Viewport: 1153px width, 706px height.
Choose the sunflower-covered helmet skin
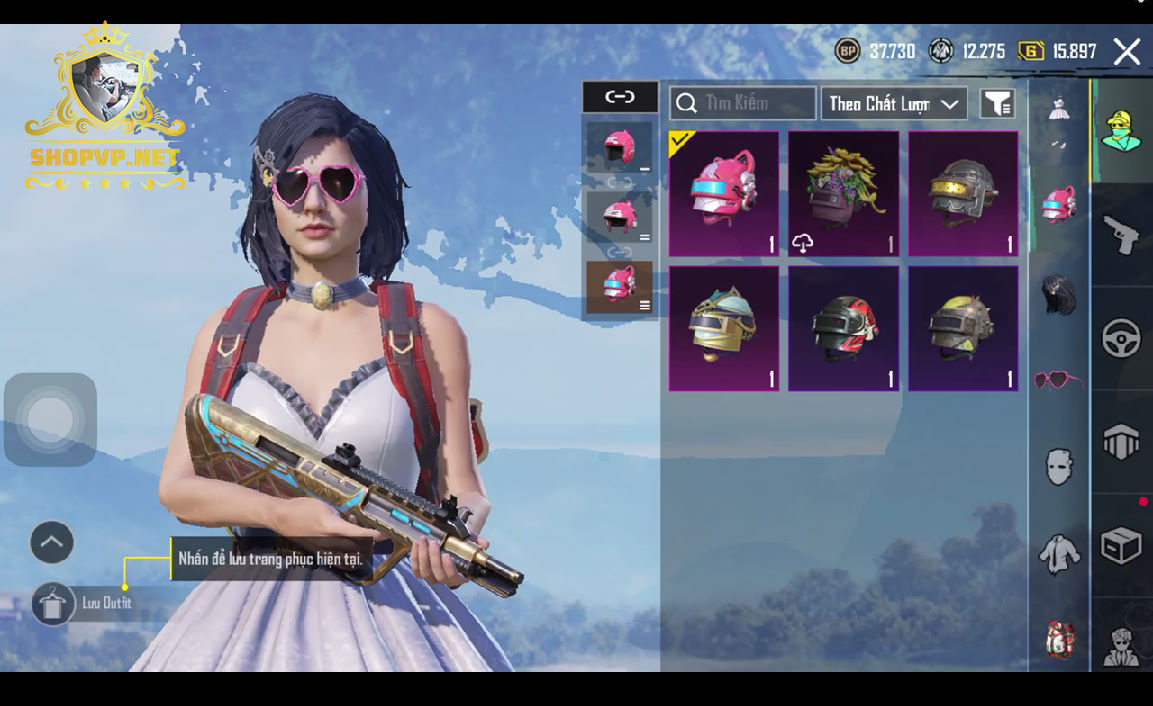[x=844, y=194]
